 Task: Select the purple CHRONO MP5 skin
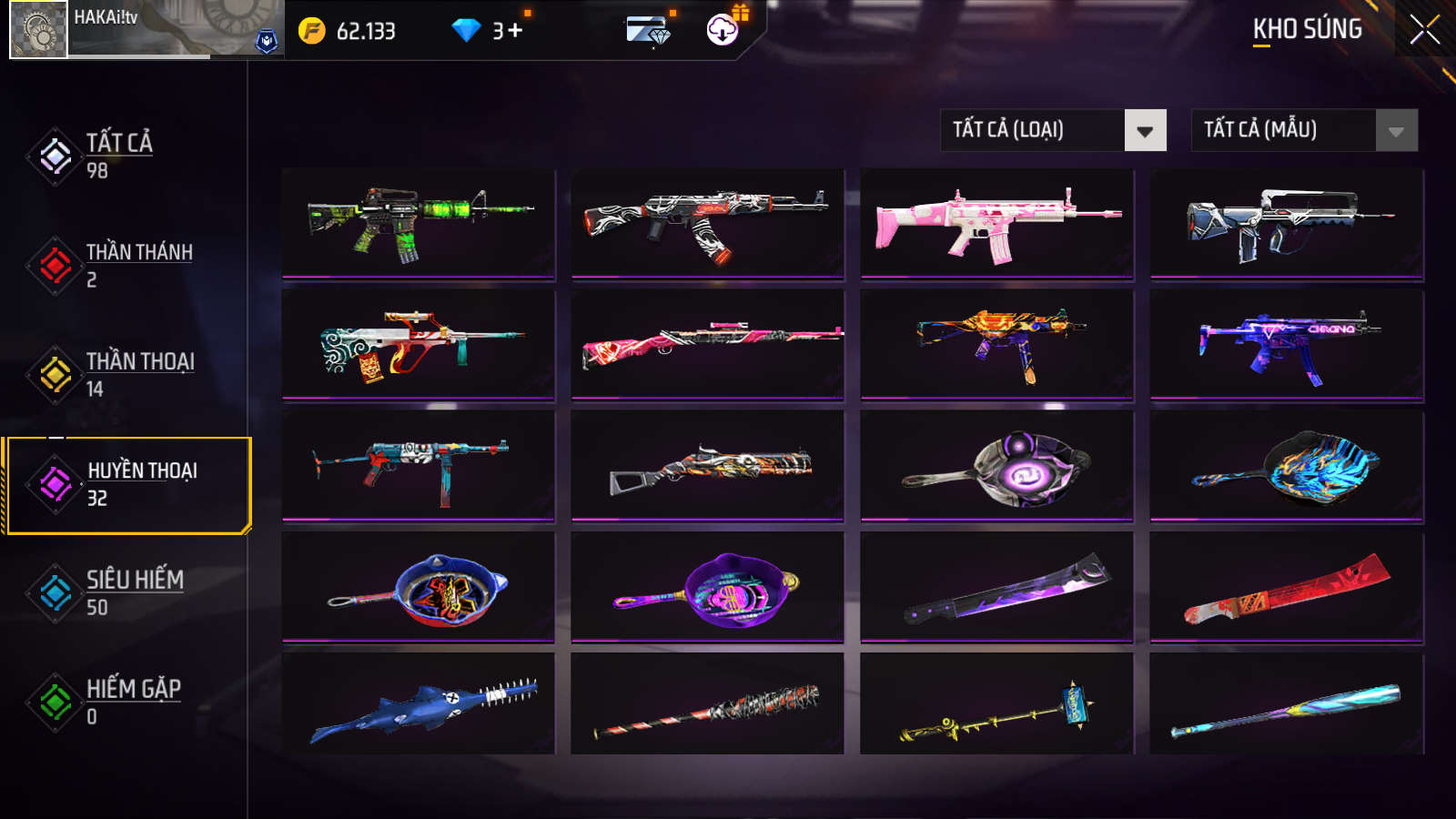1287,344
